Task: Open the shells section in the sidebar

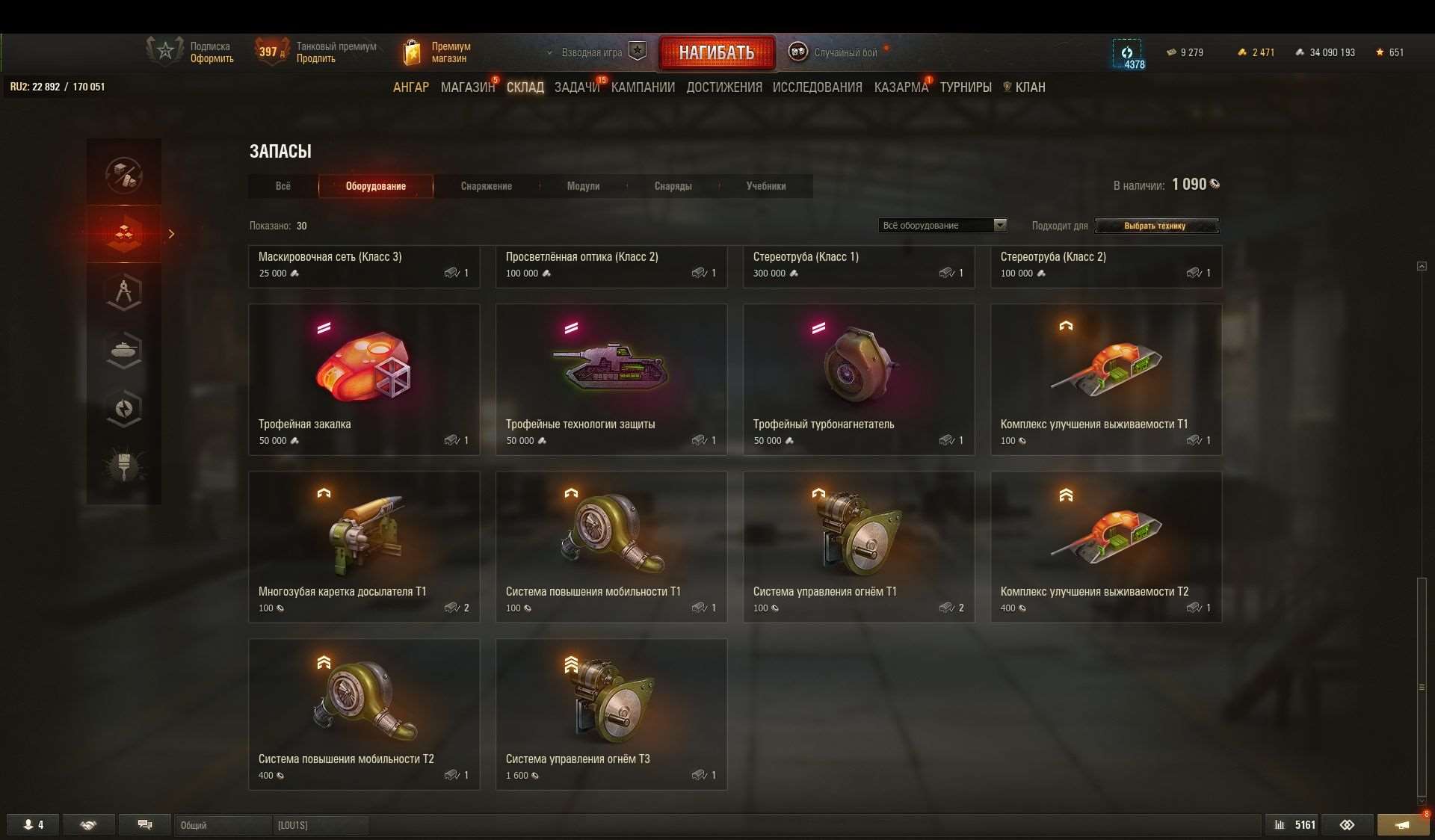Action: tap(124, 408)
